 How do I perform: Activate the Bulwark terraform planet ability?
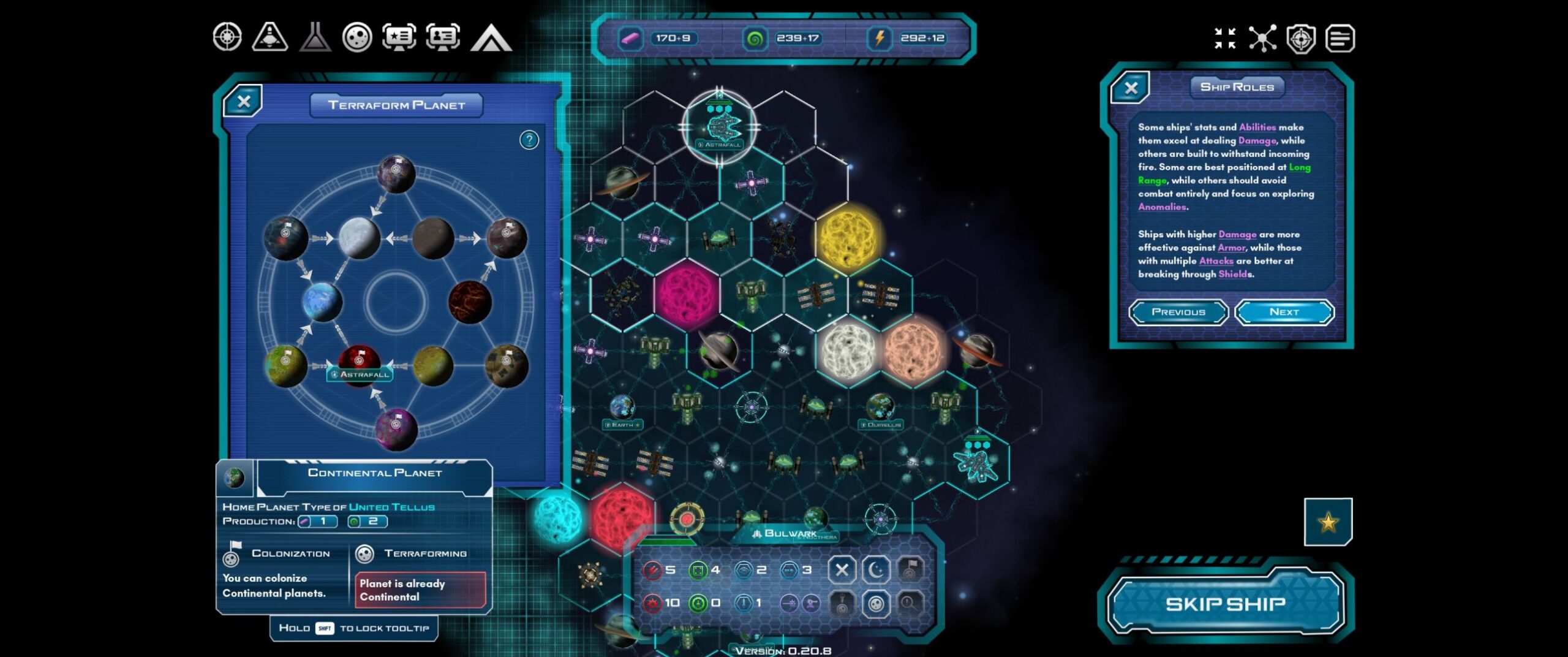tap(876, 604)
